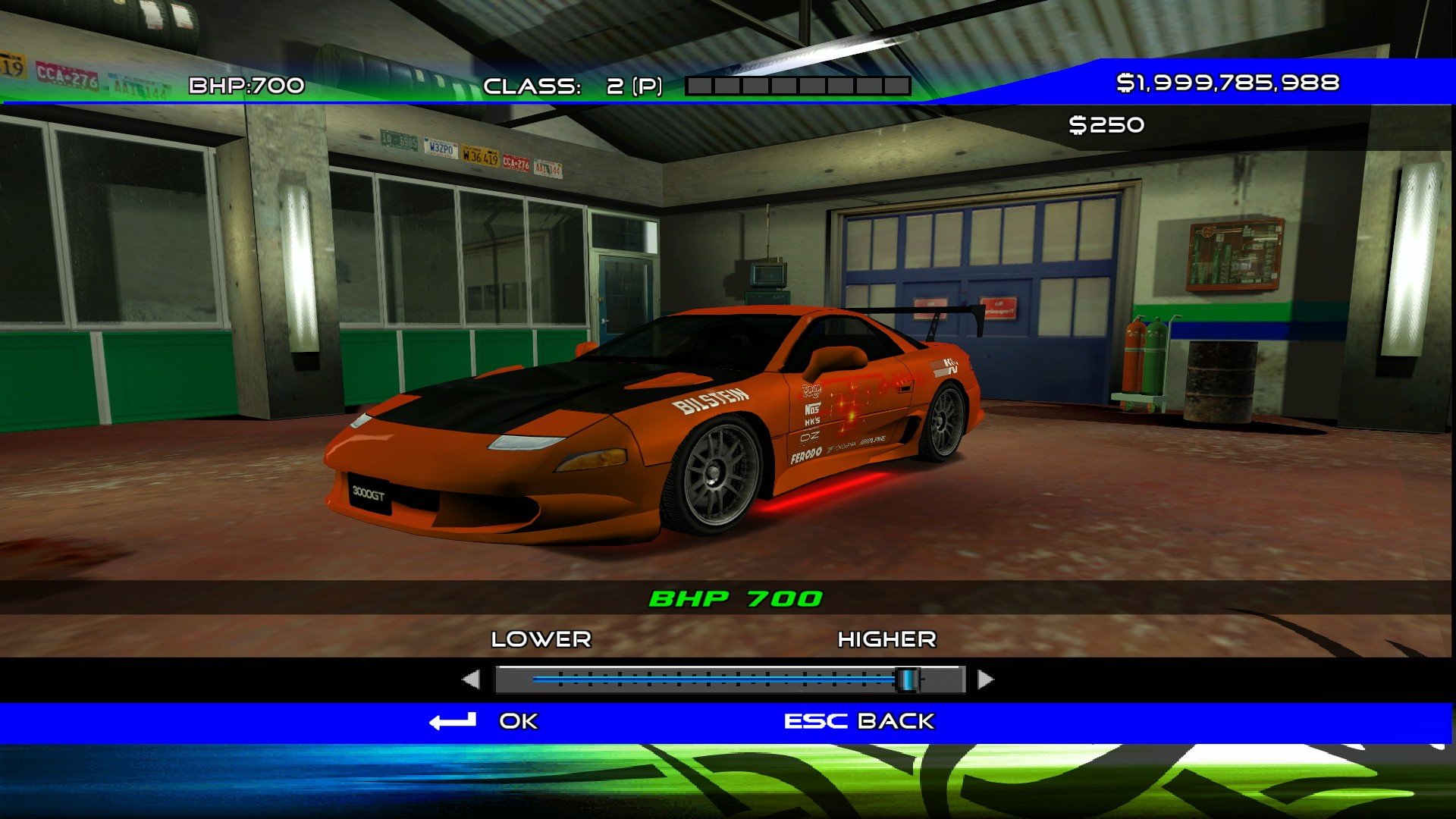1456x819 pixels.
Task: Click the ESC BACK menu option
Action: pos(858,721)
